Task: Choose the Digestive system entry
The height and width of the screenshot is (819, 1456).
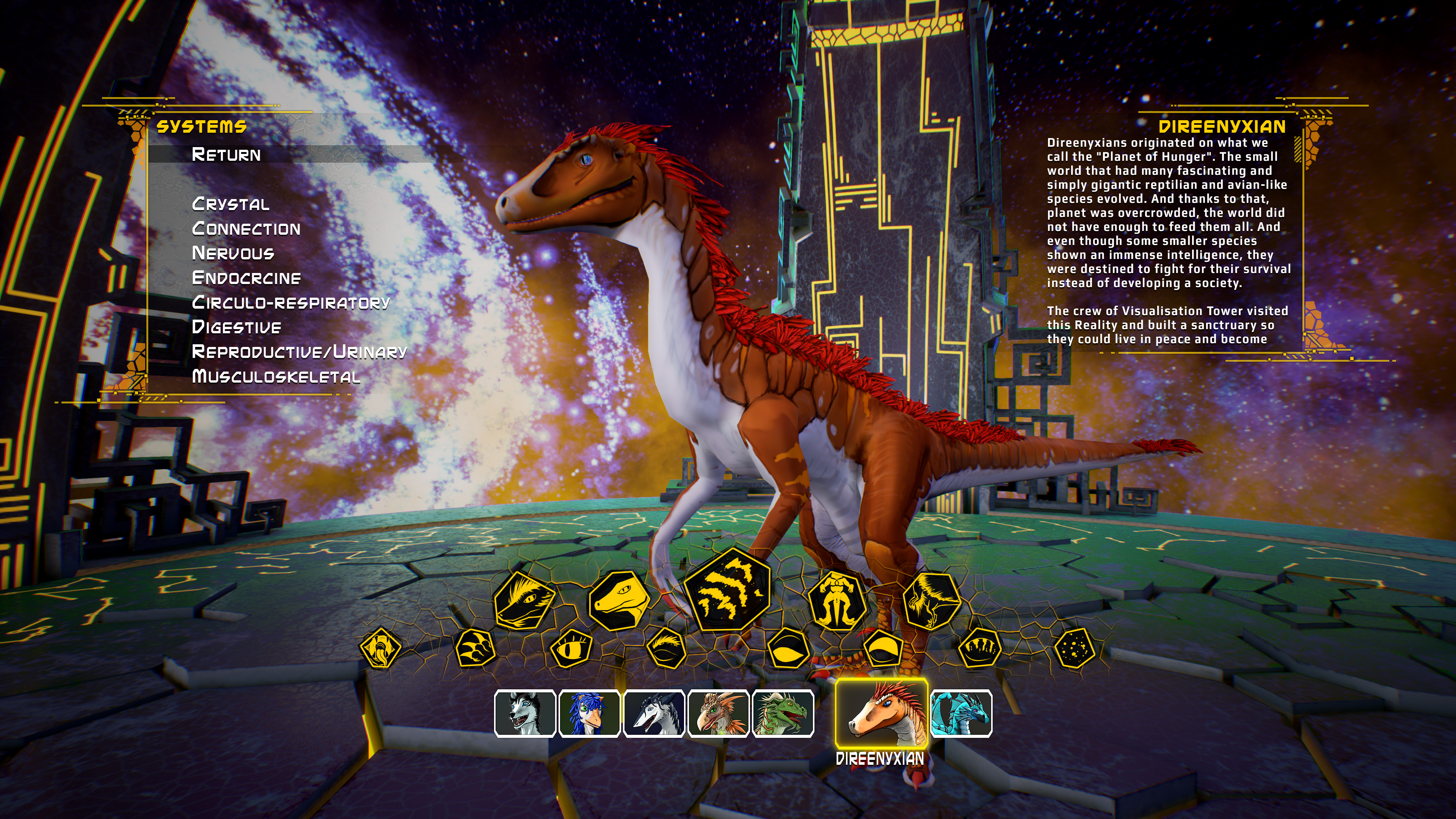Action: [x=237, y=327]
